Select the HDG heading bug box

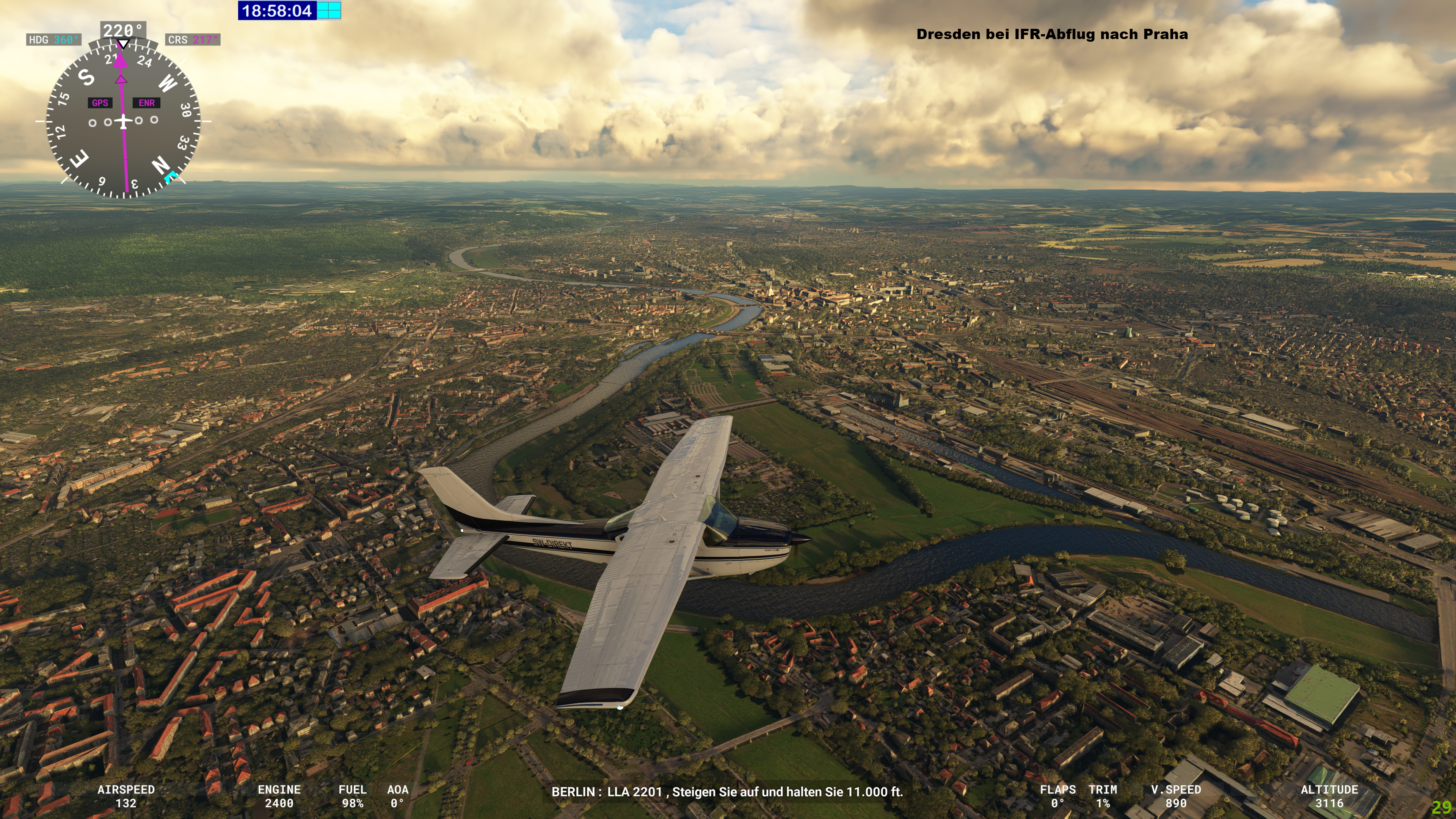54,40
